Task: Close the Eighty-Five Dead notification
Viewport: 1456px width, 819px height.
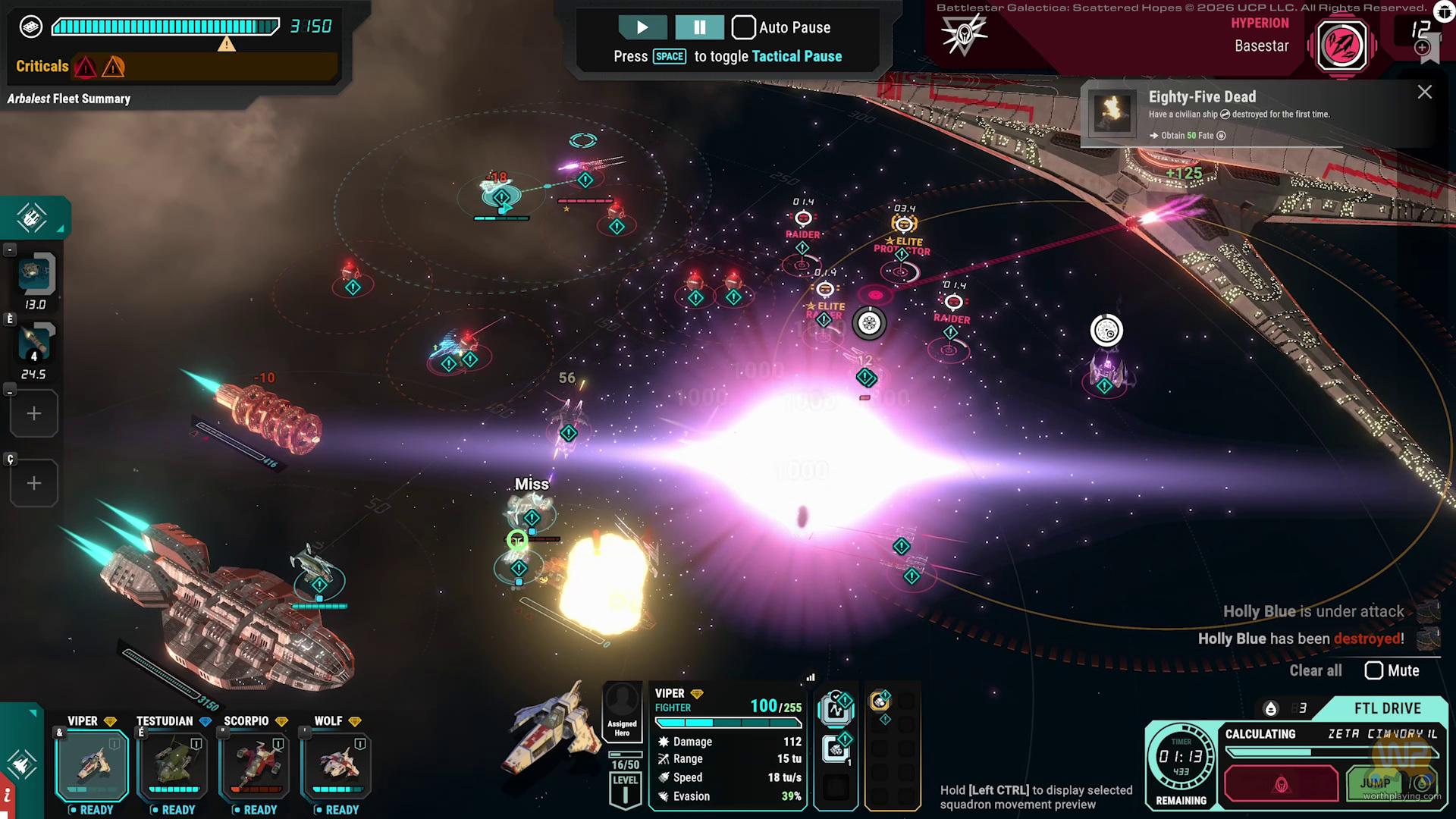Action: 1425,92
